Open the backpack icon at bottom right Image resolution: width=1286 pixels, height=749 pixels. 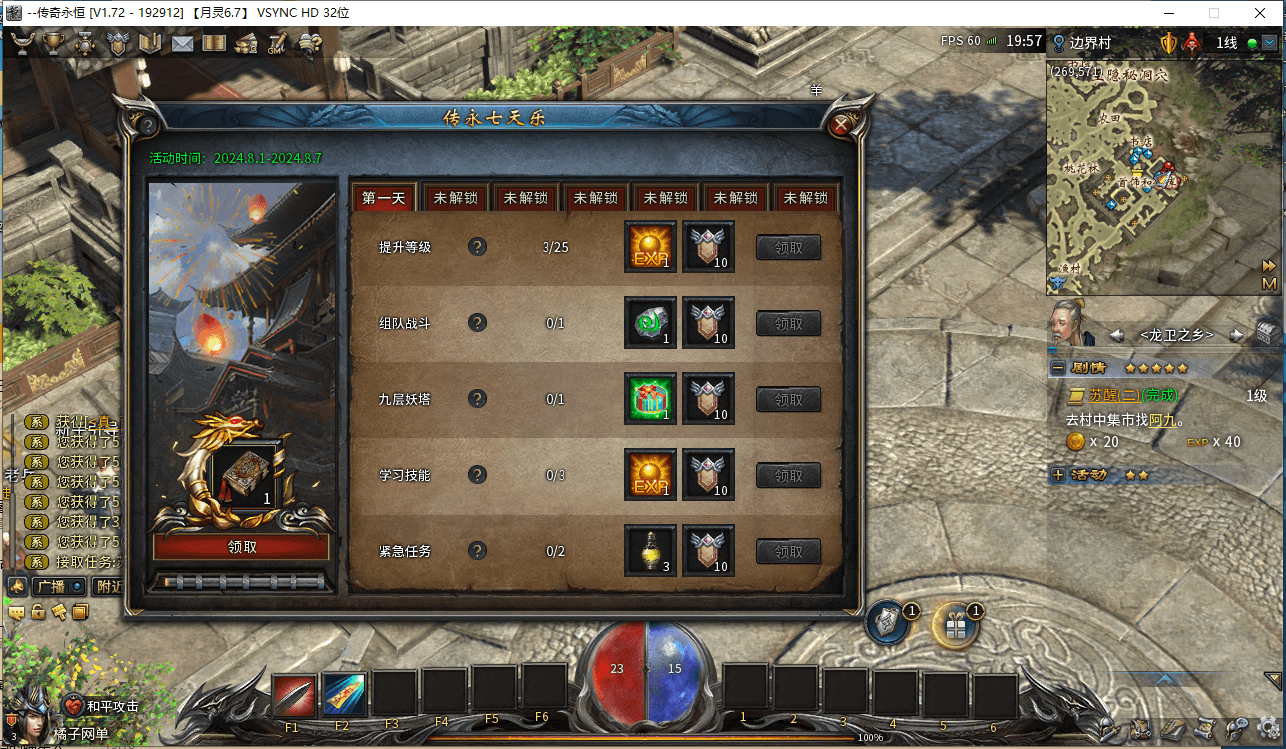[x=1141, y=728]
